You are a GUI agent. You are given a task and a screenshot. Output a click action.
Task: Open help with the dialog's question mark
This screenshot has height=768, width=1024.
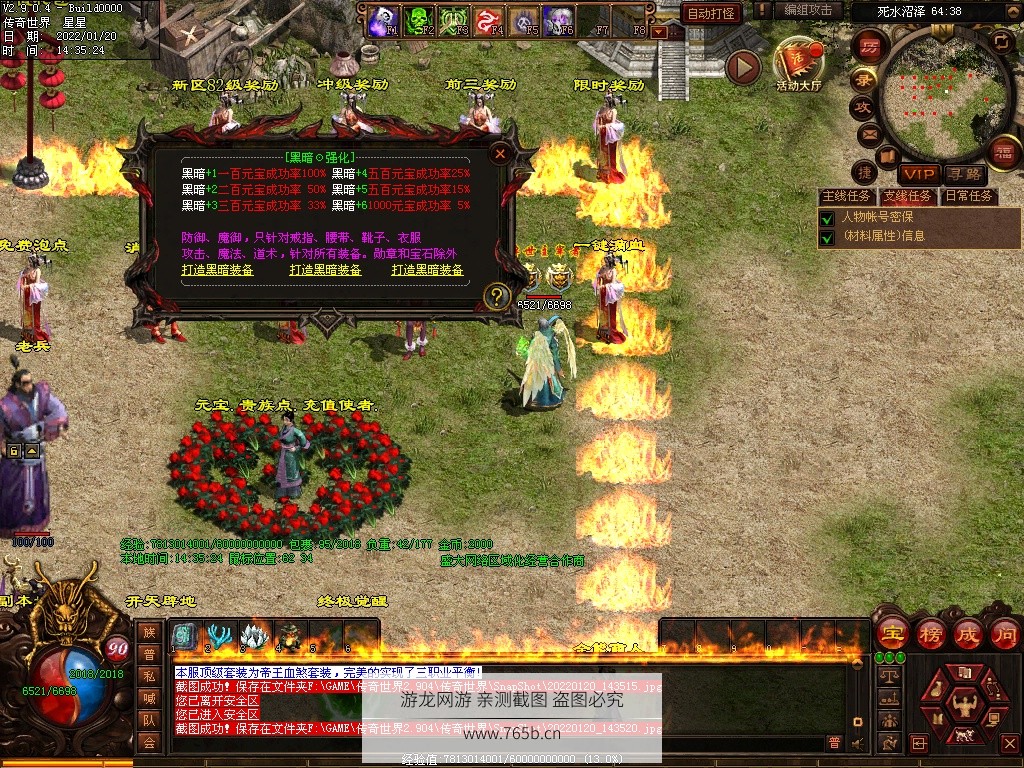[497, 296]
